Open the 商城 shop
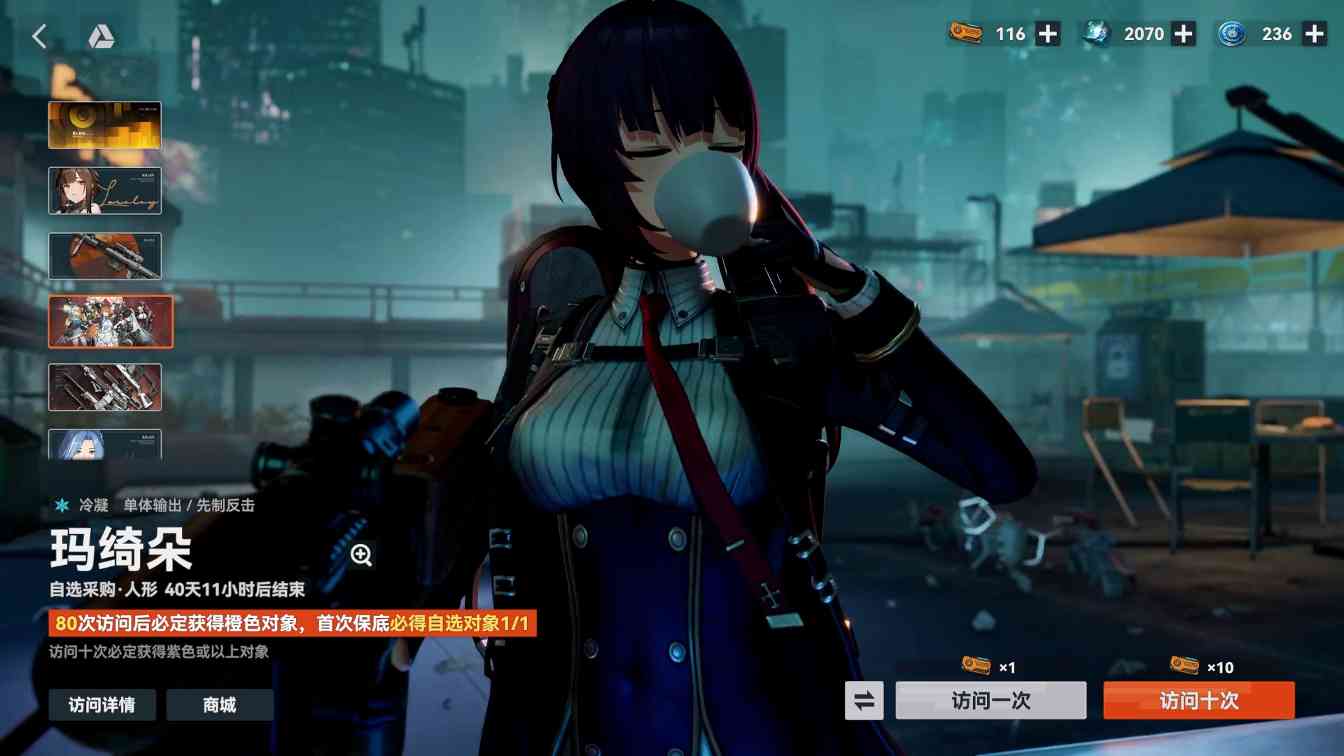This screenshot has width=1344, height=756. (x=220, y=705)
